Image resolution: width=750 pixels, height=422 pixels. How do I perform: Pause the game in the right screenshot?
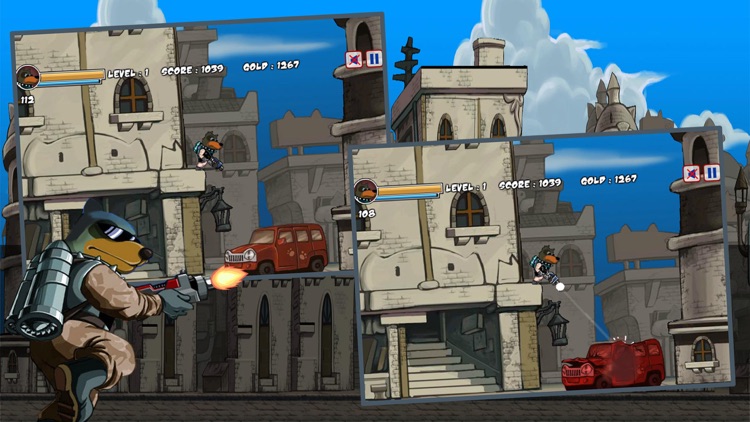pos(711,173)
